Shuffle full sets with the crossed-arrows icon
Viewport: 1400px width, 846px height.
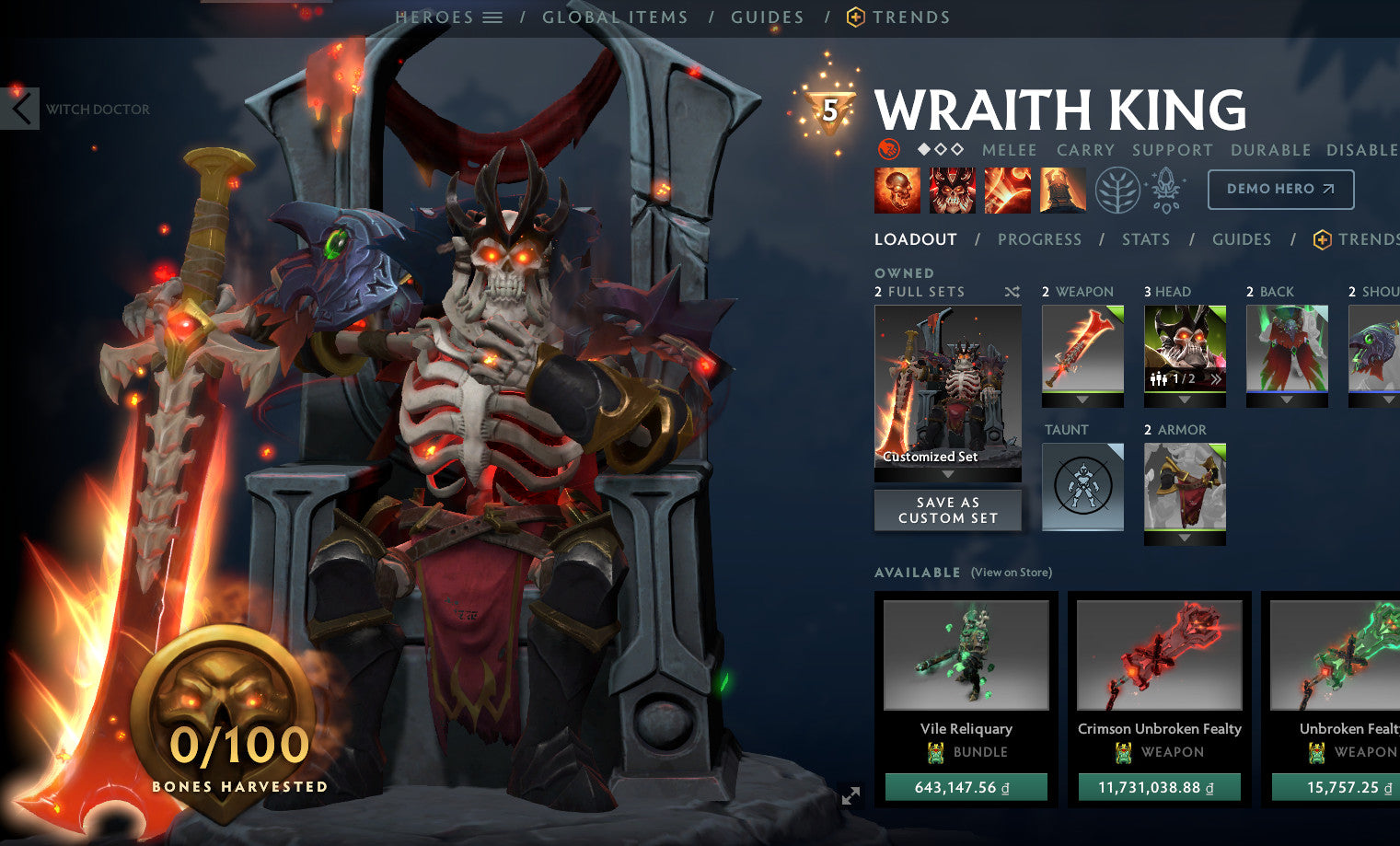(x=1012, y=291)
